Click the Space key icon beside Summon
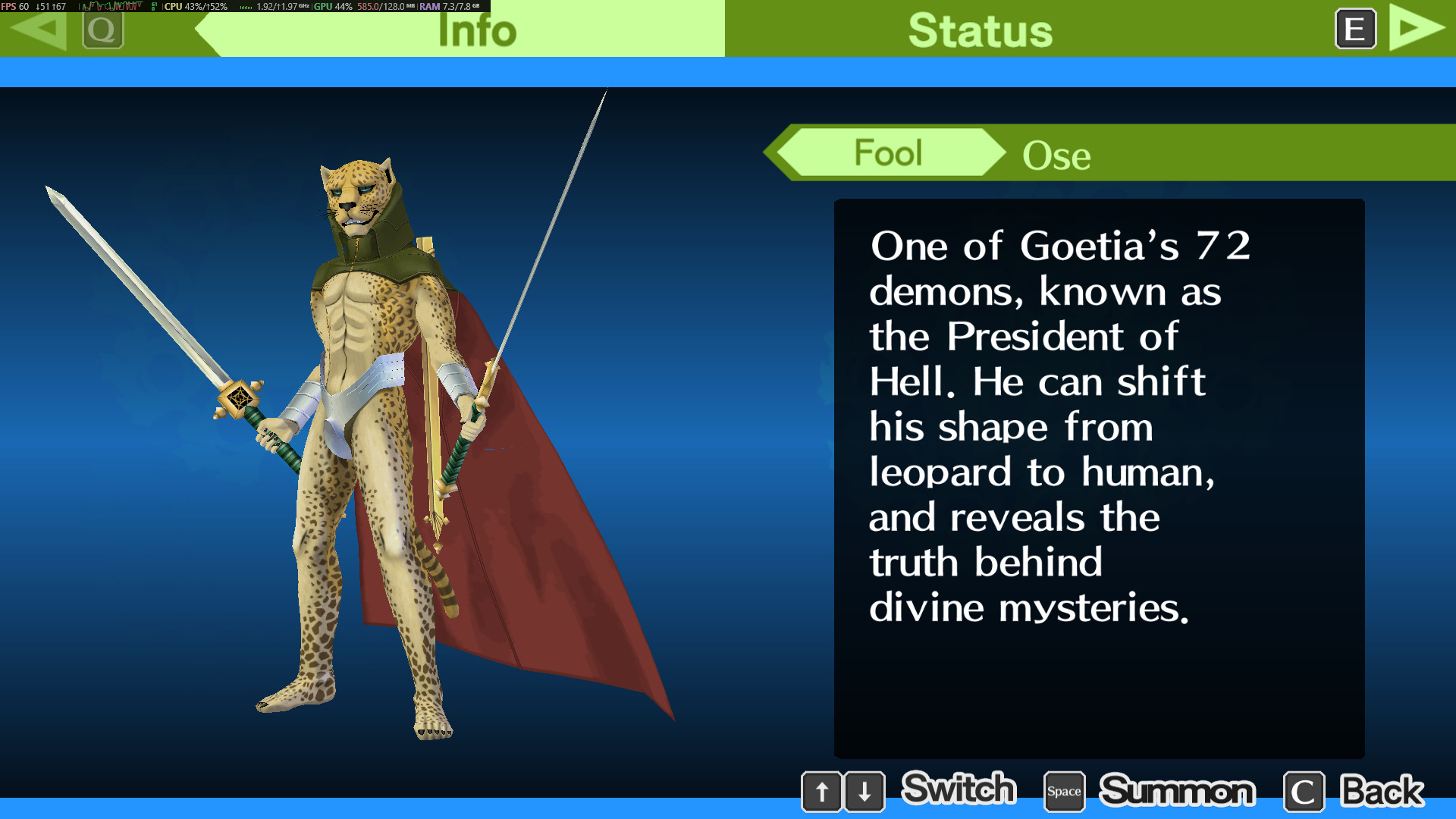1456x819 pixels. pyautogui.click(x=1063, y=791)
